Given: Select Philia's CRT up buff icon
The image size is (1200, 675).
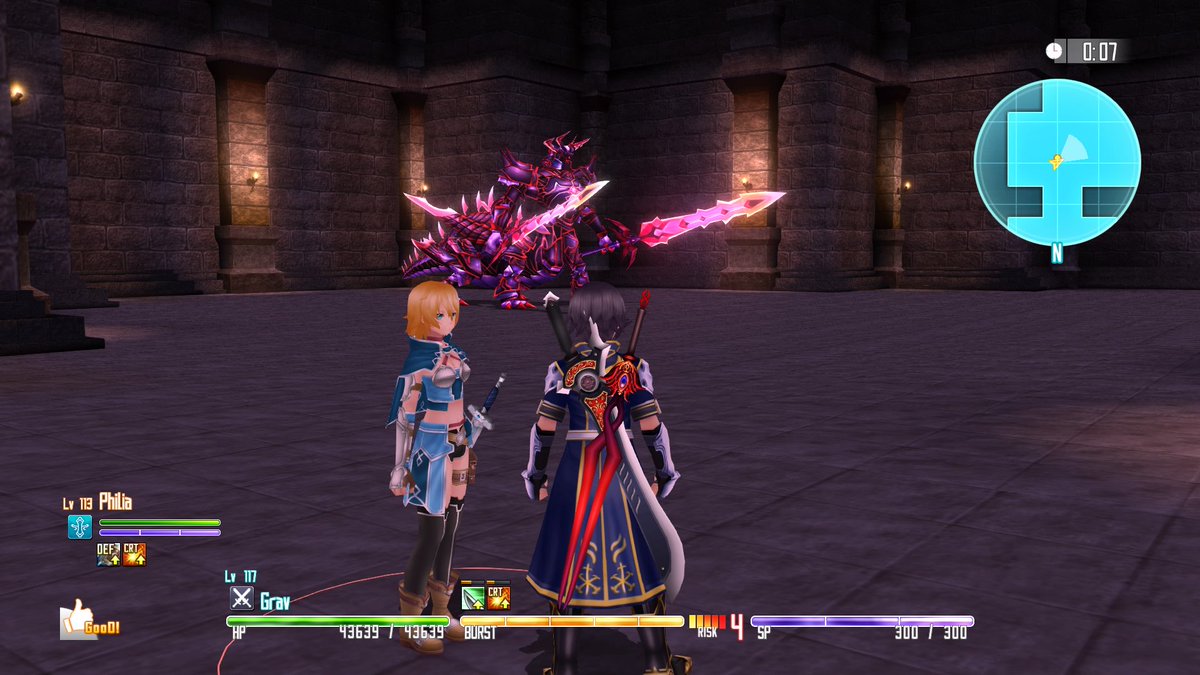Looking at the screenshot, I should [134, 553].
